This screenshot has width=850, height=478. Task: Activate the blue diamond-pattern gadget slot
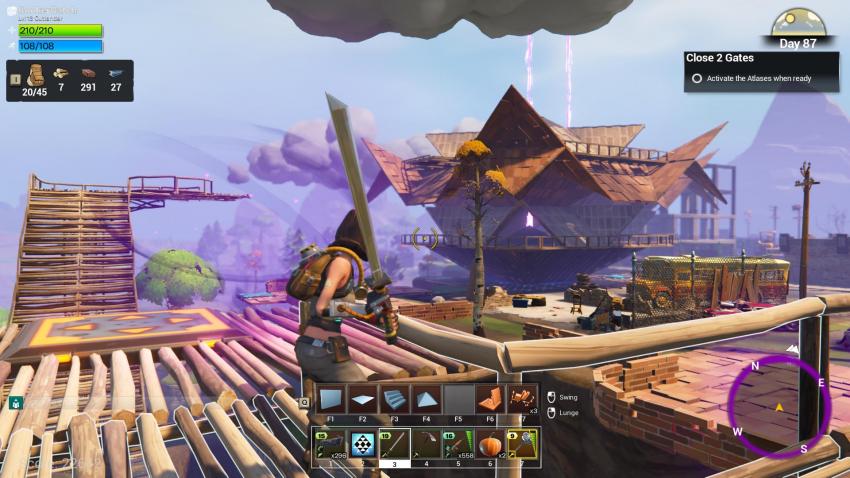[362, 443]
